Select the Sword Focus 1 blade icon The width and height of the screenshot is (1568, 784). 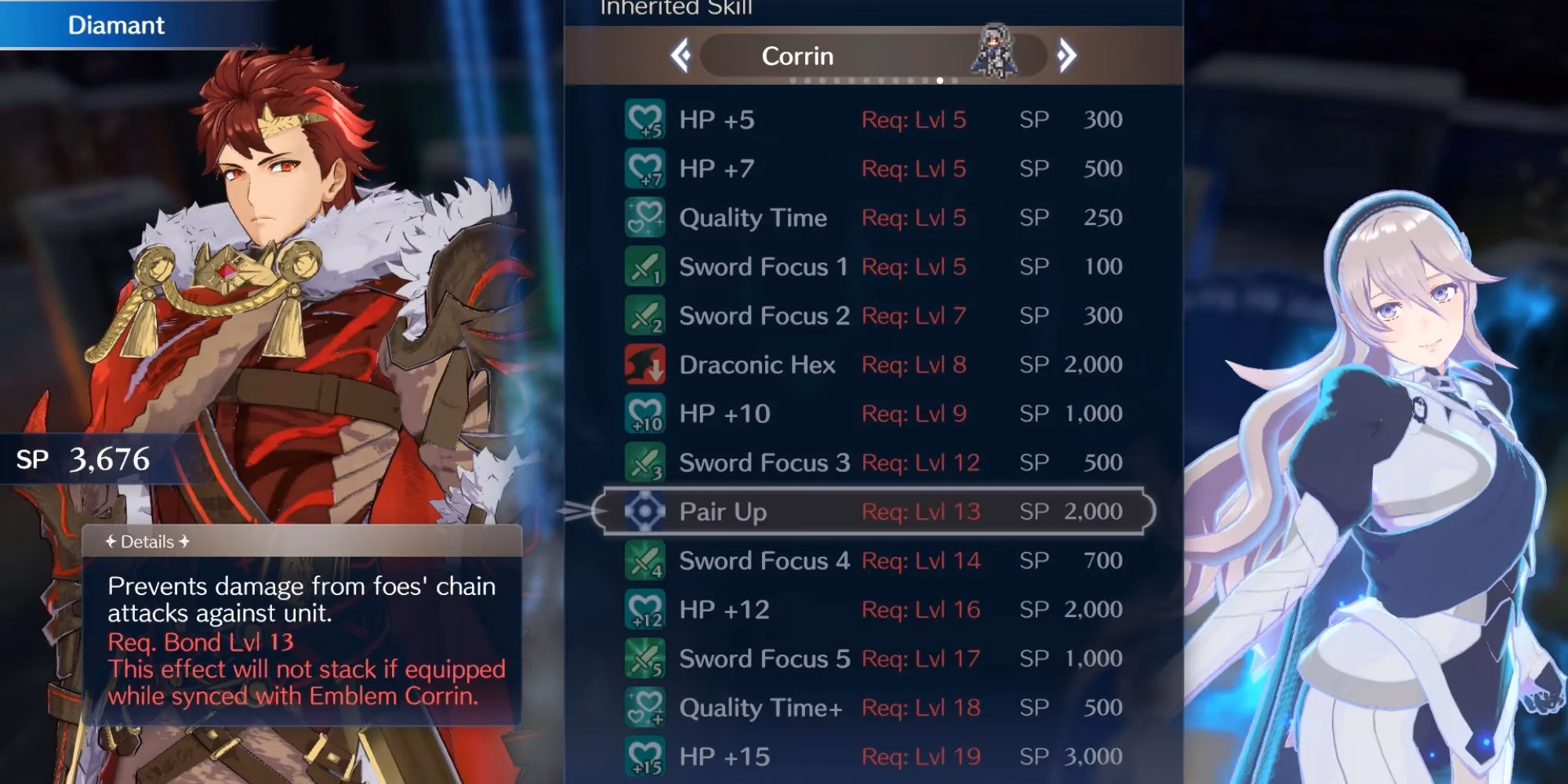click(x=644, y=267)
